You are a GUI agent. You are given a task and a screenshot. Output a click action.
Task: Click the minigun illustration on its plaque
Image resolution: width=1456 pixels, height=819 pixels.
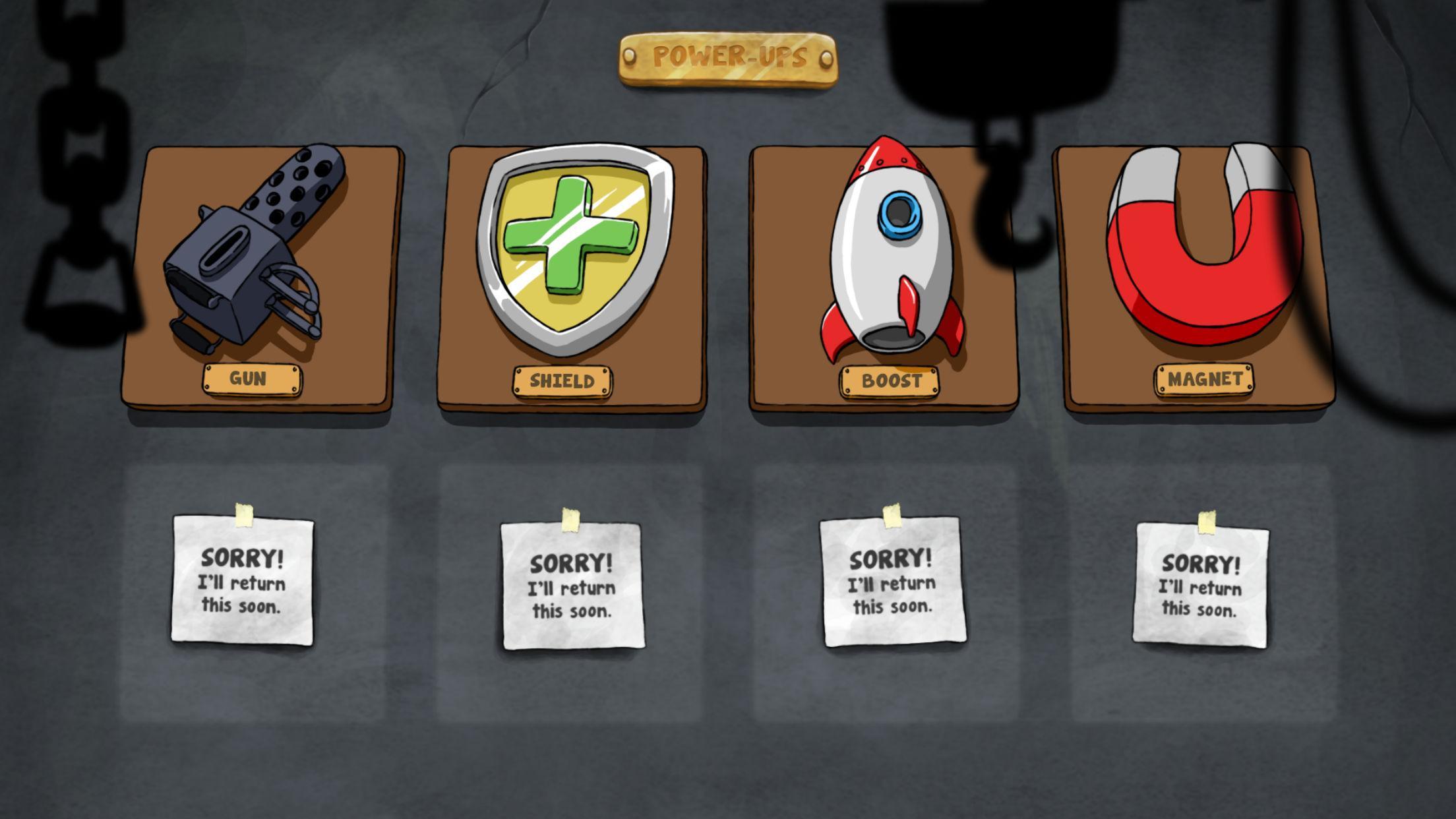[251, 264]
